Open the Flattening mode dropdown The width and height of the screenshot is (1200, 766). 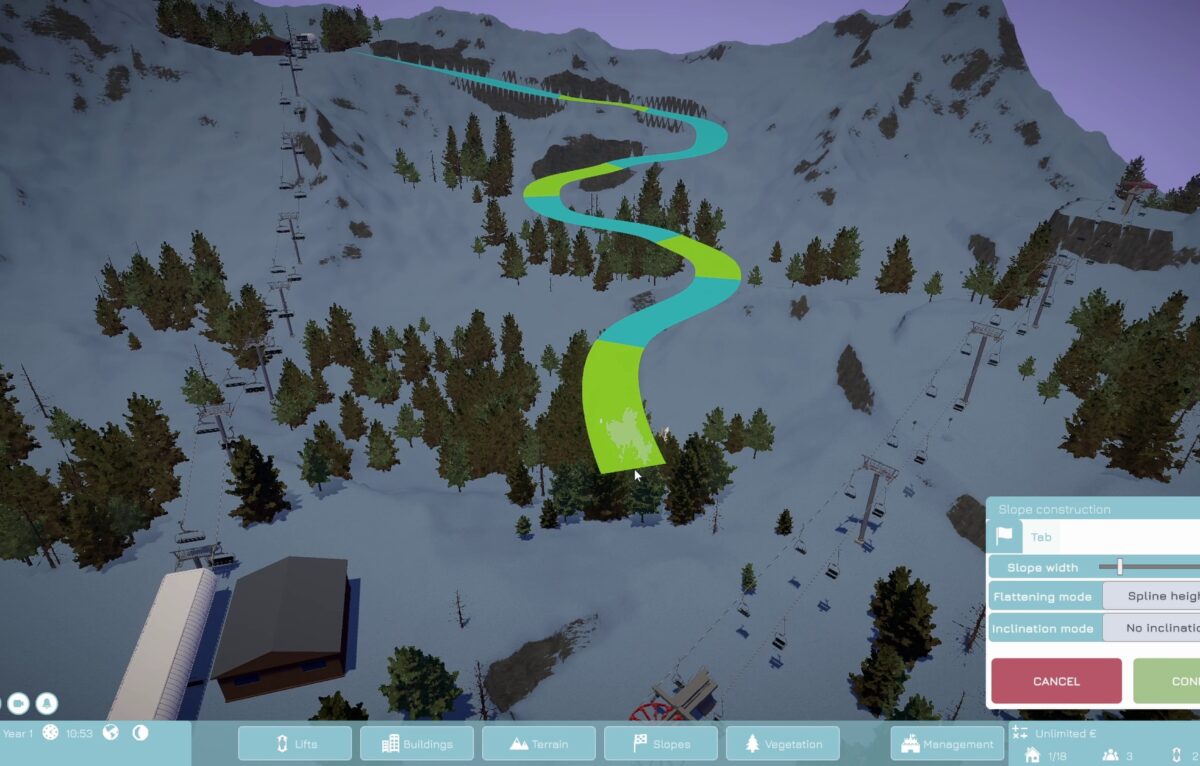point(1152,596)
